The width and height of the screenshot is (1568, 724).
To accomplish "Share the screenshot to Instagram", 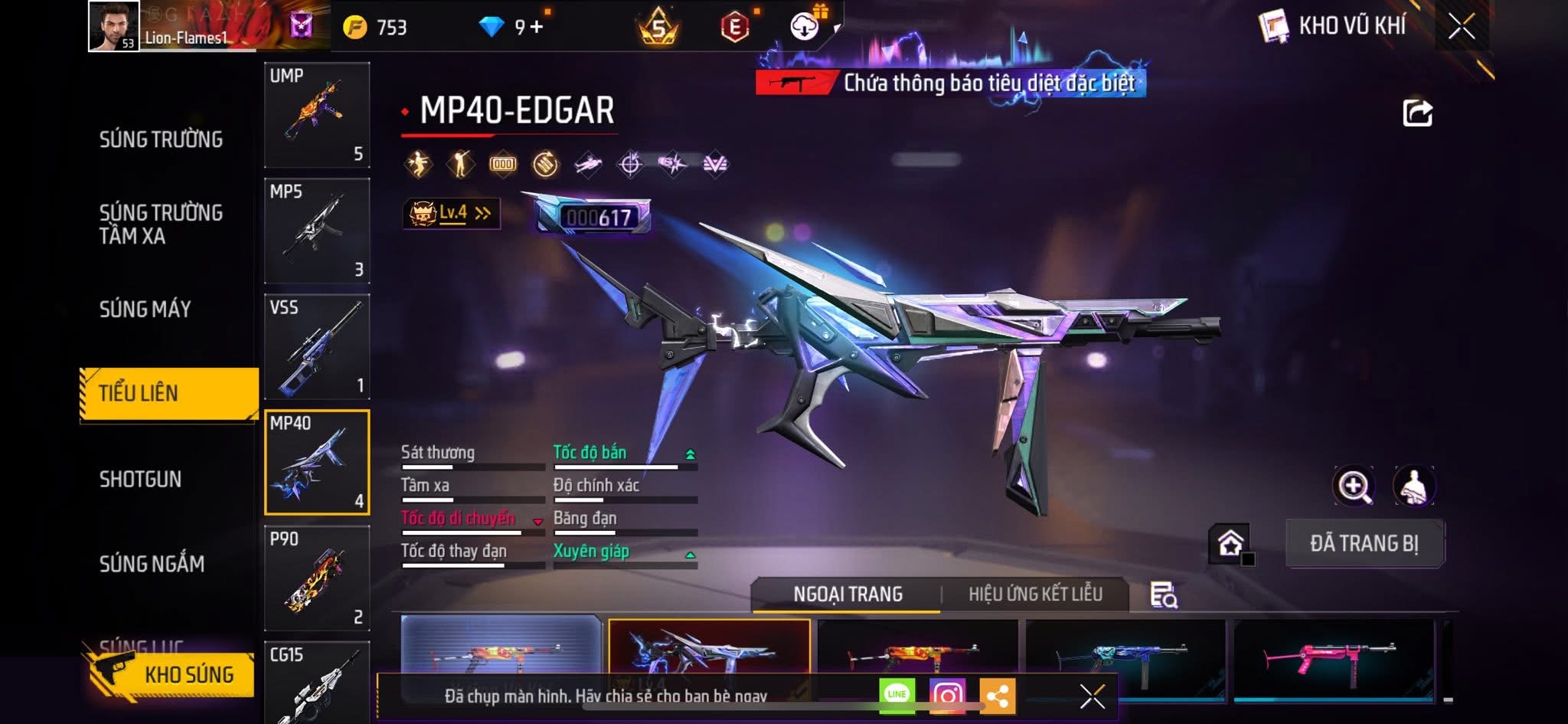I will 947,696.
